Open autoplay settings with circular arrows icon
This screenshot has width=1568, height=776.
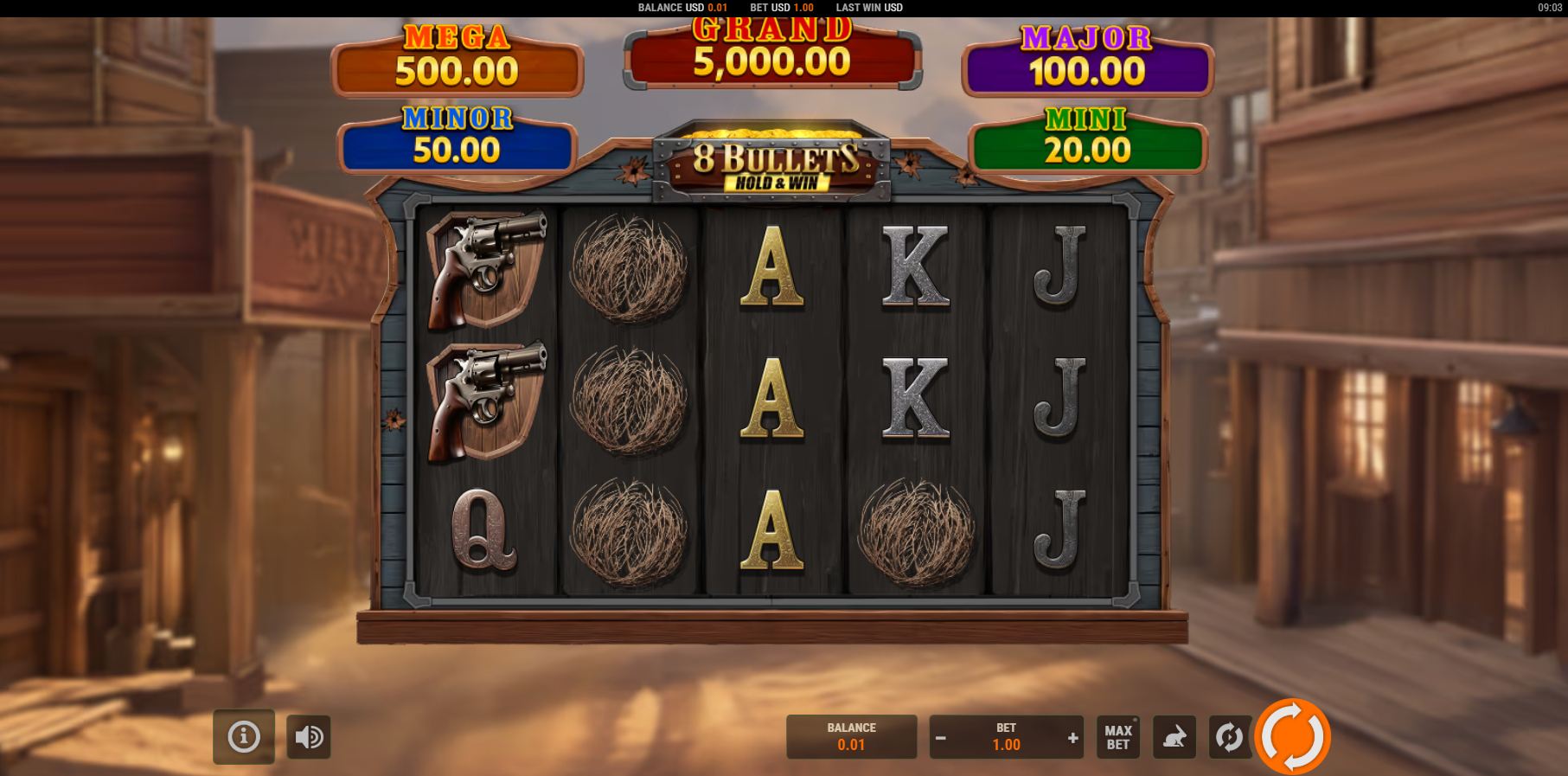1228,736
